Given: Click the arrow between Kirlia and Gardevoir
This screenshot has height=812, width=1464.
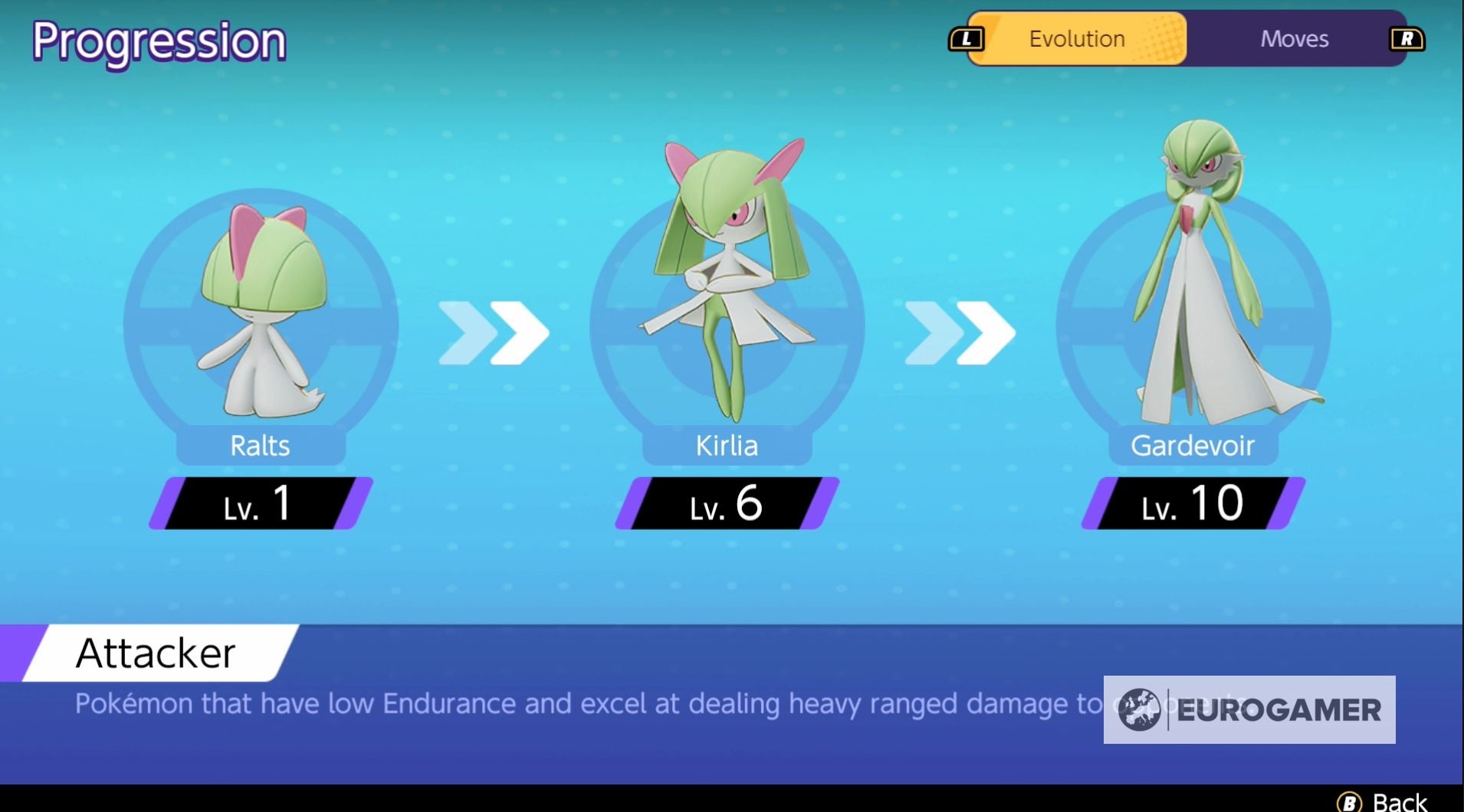Looking at the screenshot, I should [x=958, y=332].
